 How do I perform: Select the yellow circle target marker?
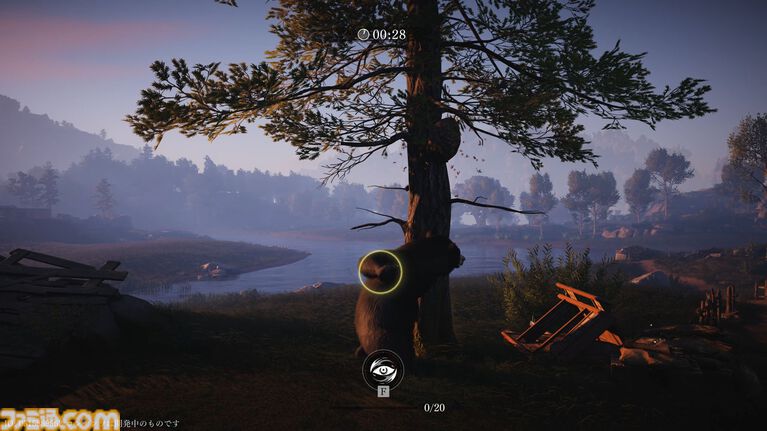click(380, 271)
